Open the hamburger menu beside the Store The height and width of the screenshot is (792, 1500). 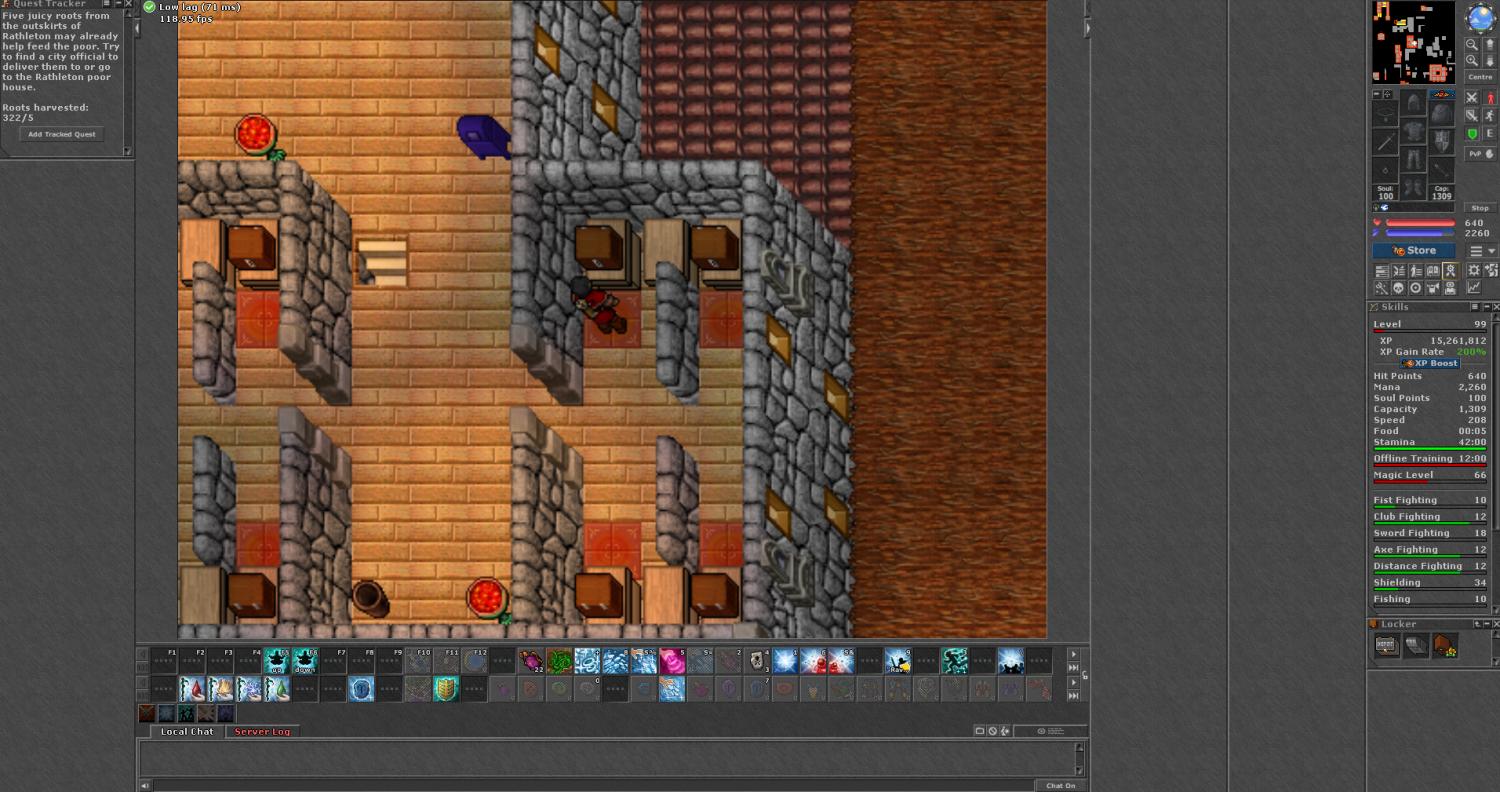[x=1475, y=251]
